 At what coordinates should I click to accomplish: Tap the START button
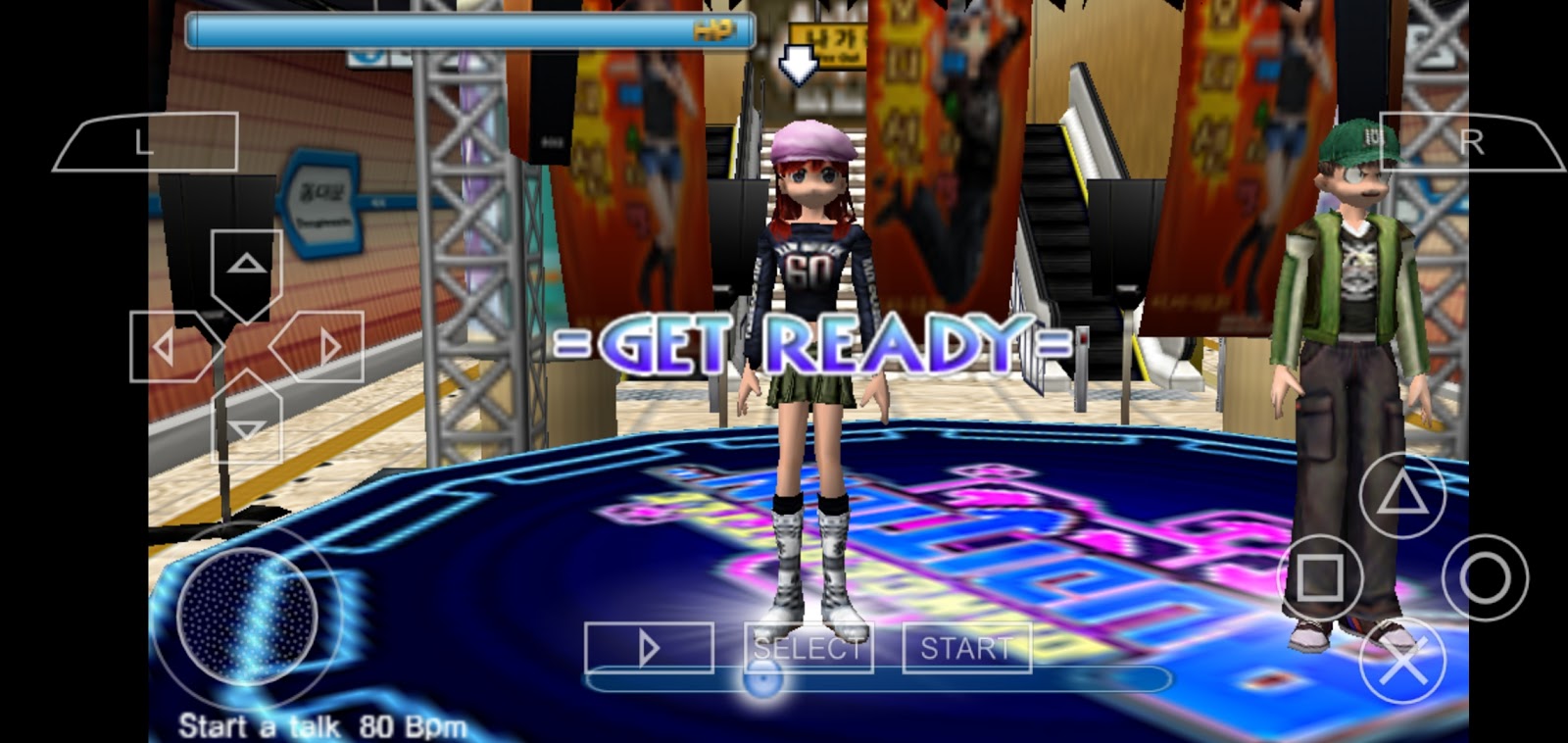click(x=965, y=647)
